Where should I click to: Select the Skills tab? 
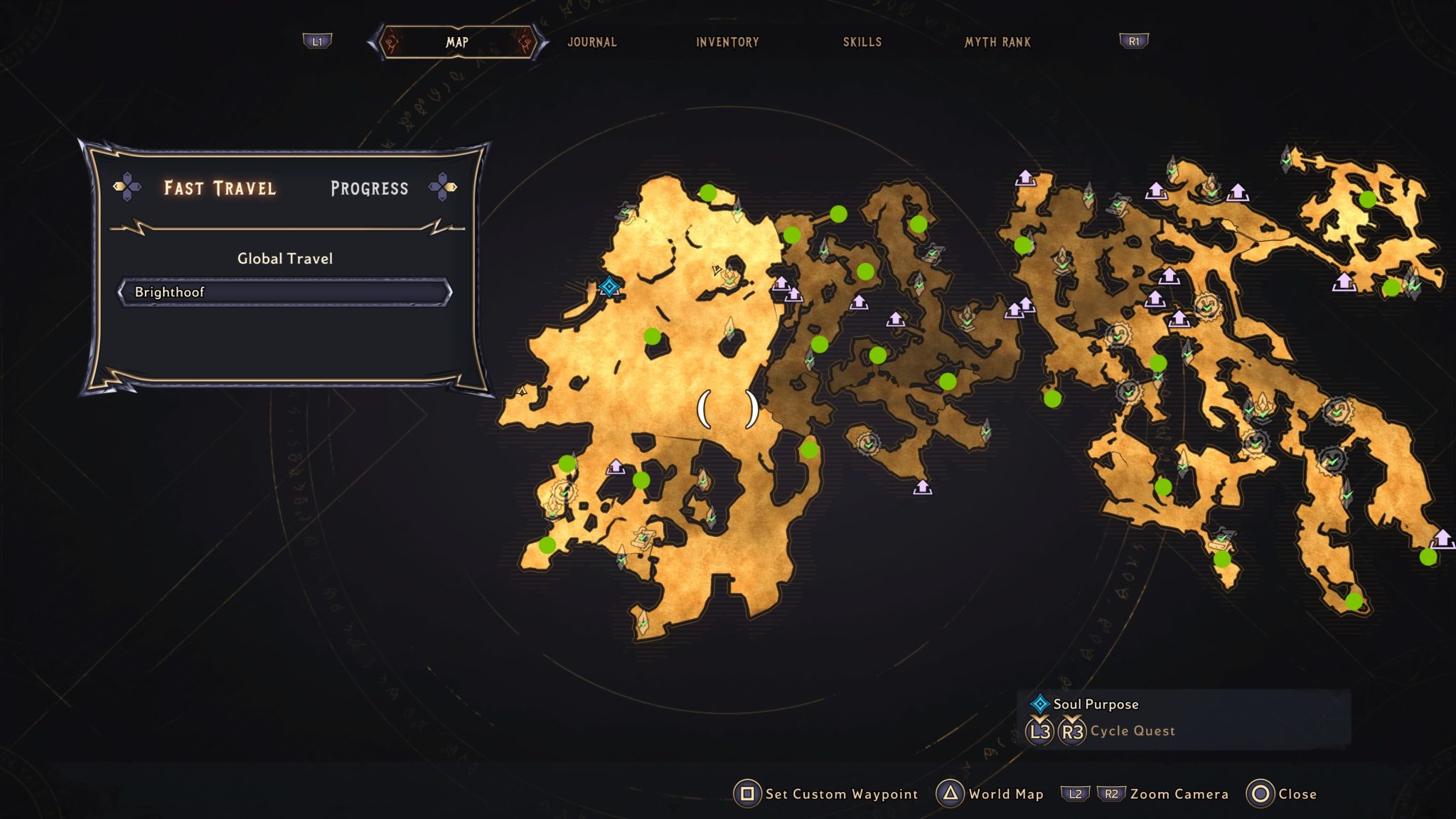pyautogui.click(x=862, y=42)
